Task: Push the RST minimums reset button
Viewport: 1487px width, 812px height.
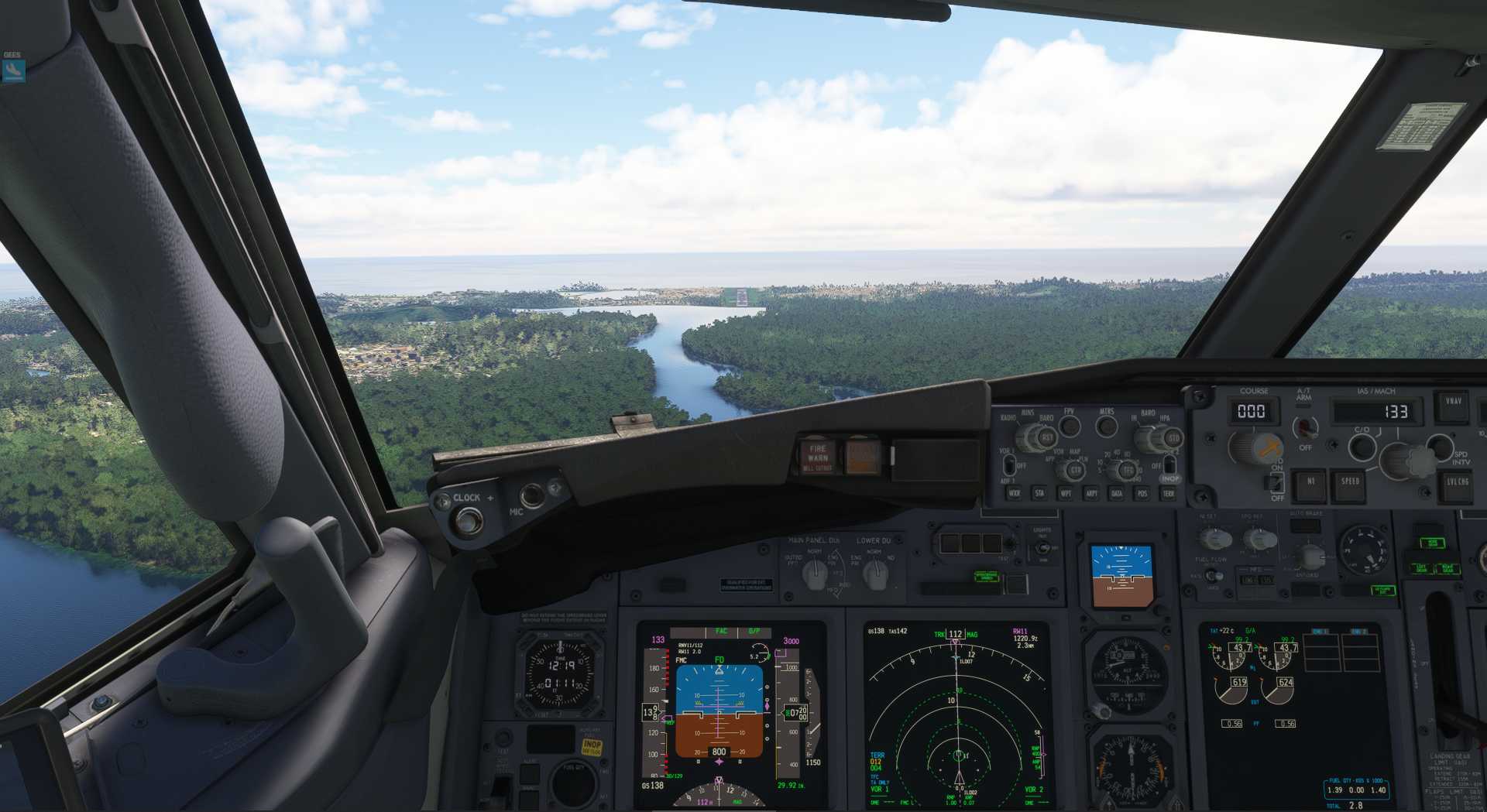Action: 1046,437
